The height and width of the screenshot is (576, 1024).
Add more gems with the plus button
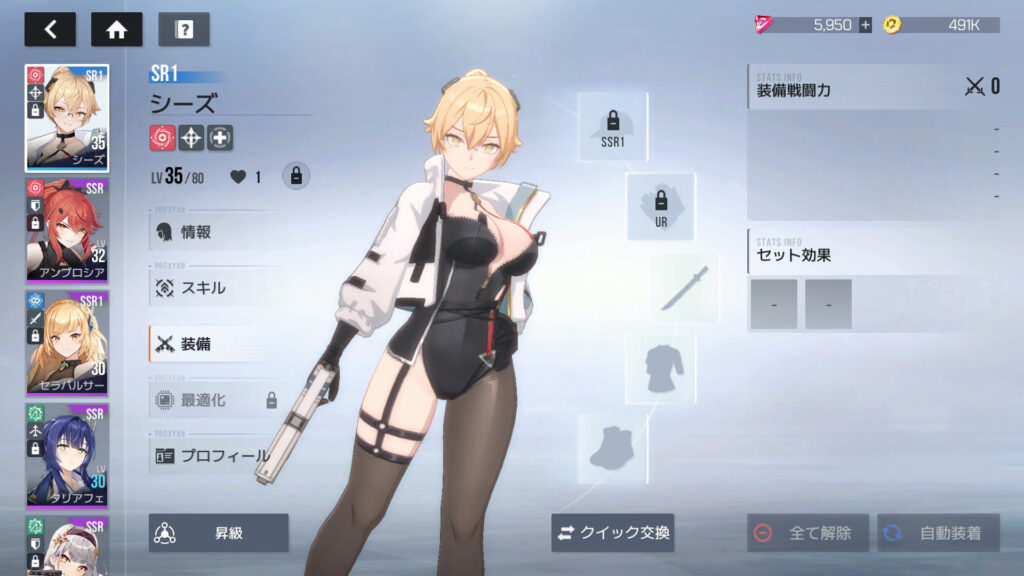[x=865, y=25]
